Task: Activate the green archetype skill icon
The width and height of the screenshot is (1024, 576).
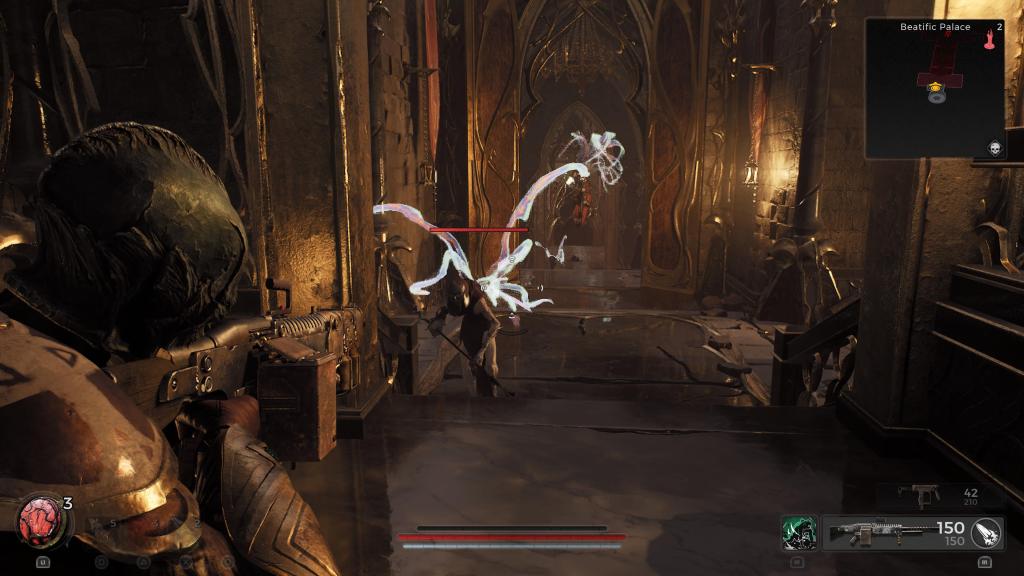Action: (x=799, y=532)
